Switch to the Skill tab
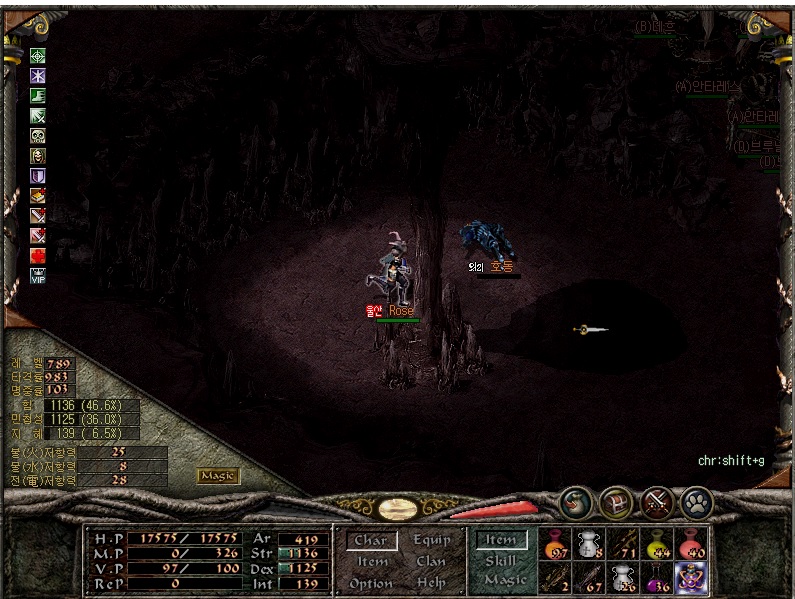This screenshot has height=599, width=795. 500,561
